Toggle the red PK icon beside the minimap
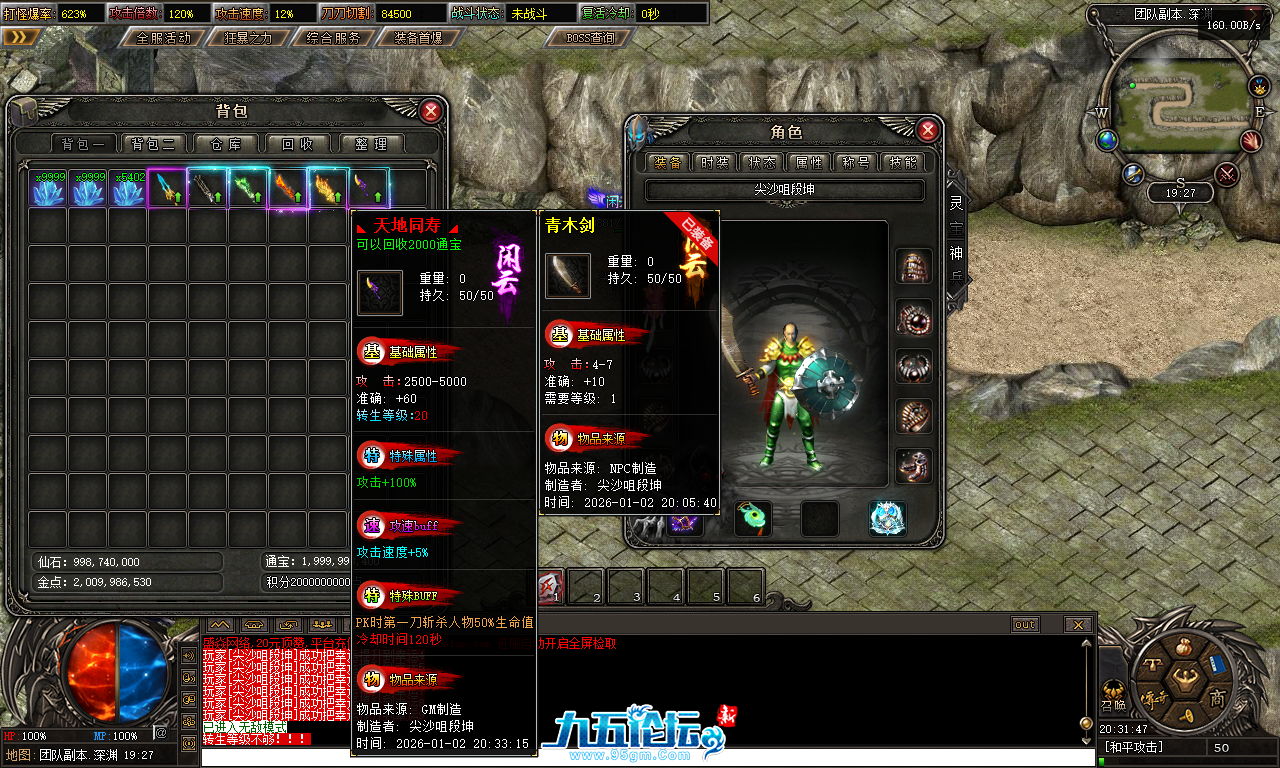Image resolution: width=1280 pixels, height=768 pixels. [x=1226, y=173]
